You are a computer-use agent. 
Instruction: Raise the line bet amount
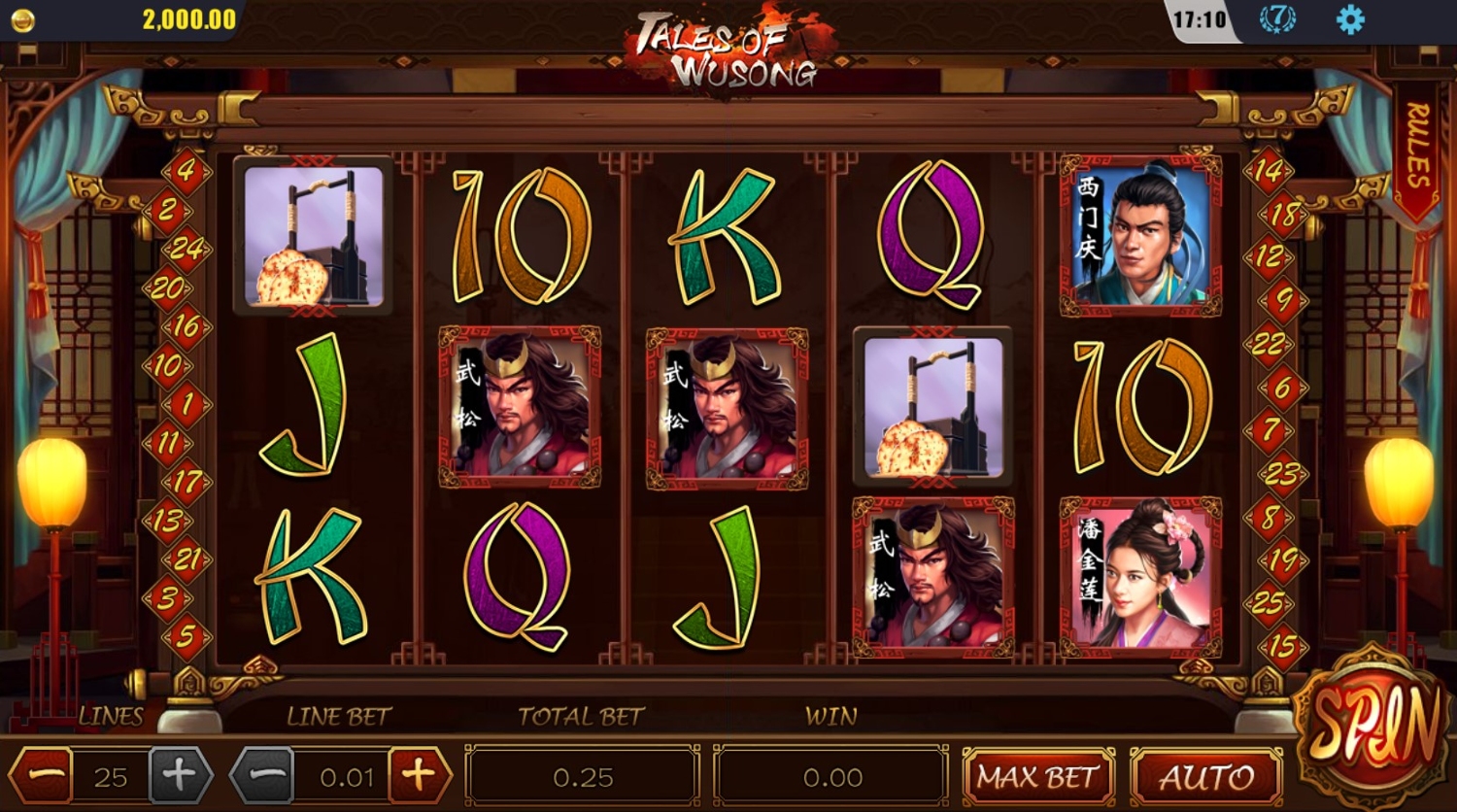tap(419, 776)
